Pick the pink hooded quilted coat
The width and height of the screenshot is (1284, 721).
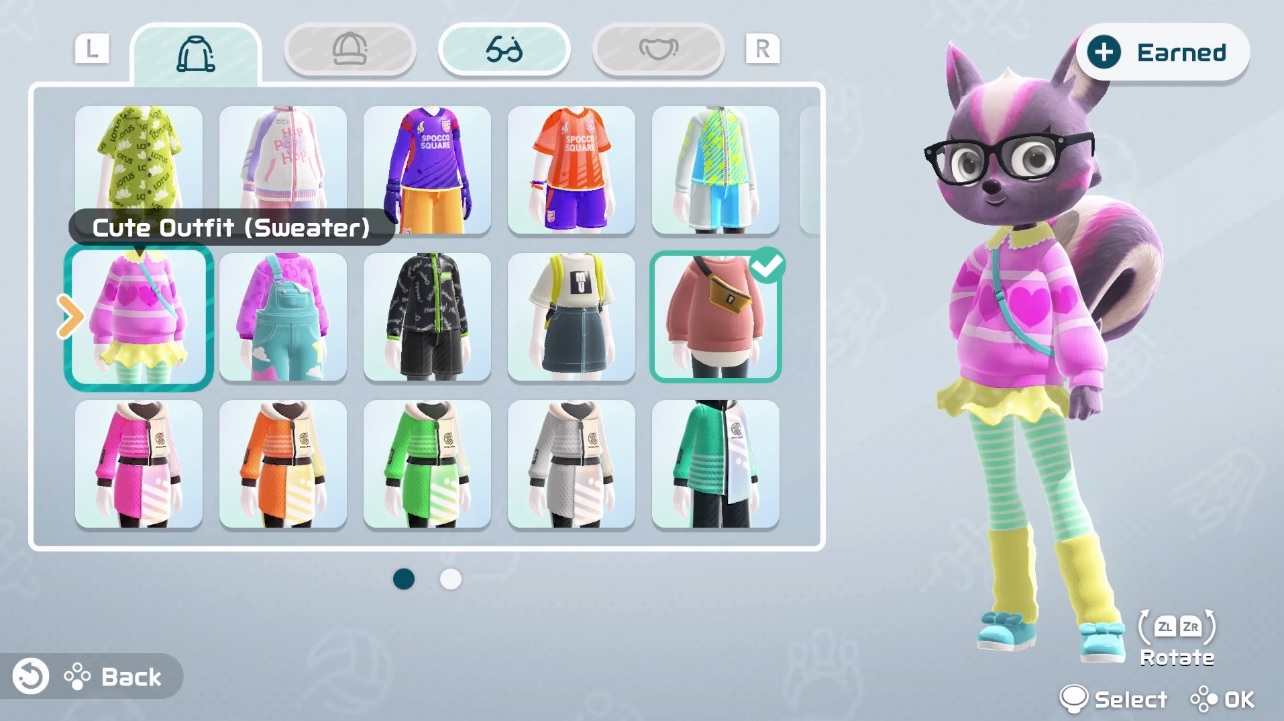click(x=139, y=464)
